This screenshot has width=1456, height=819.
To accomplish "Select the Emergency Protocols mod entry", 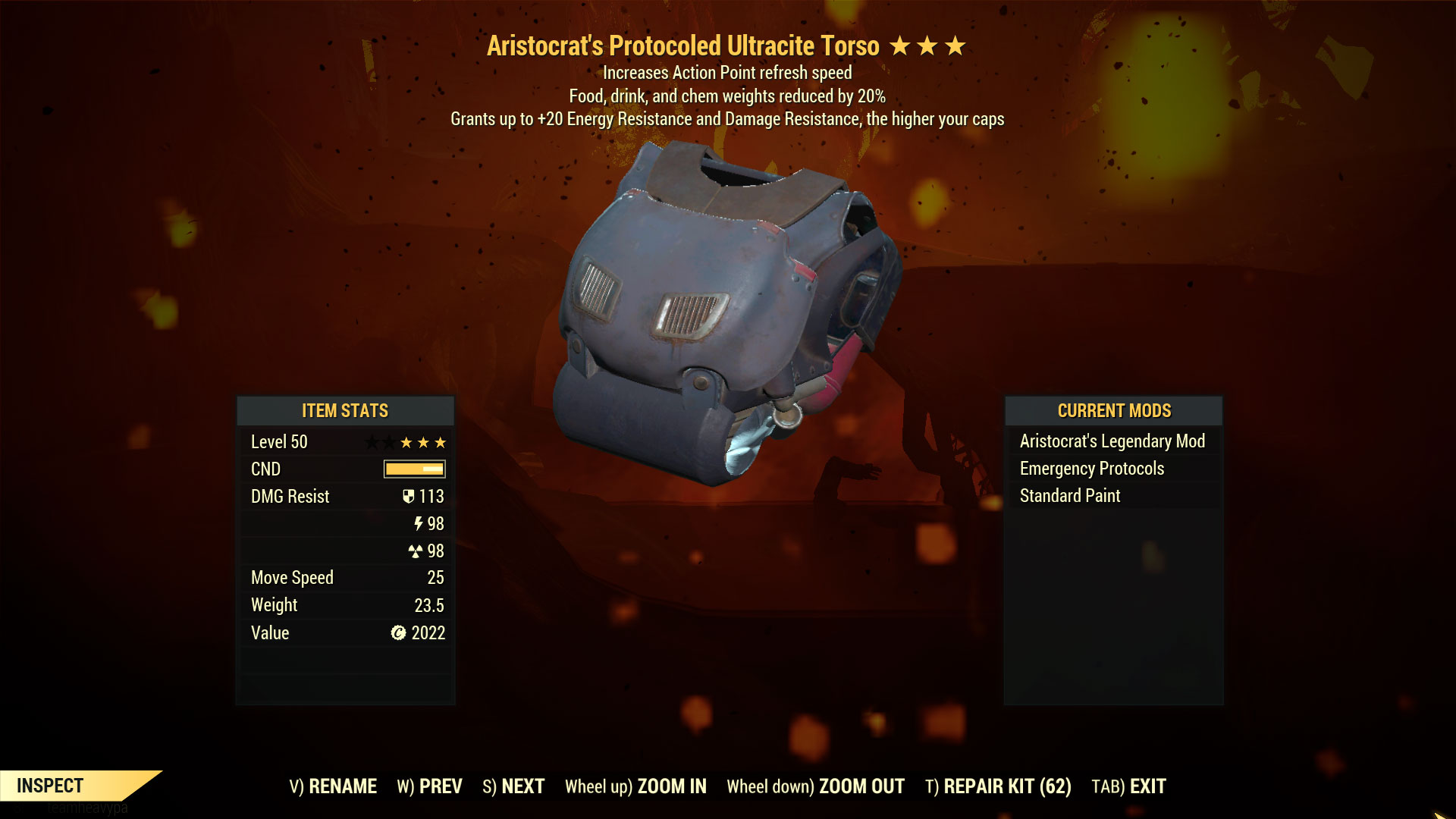I will point(1092,468).
